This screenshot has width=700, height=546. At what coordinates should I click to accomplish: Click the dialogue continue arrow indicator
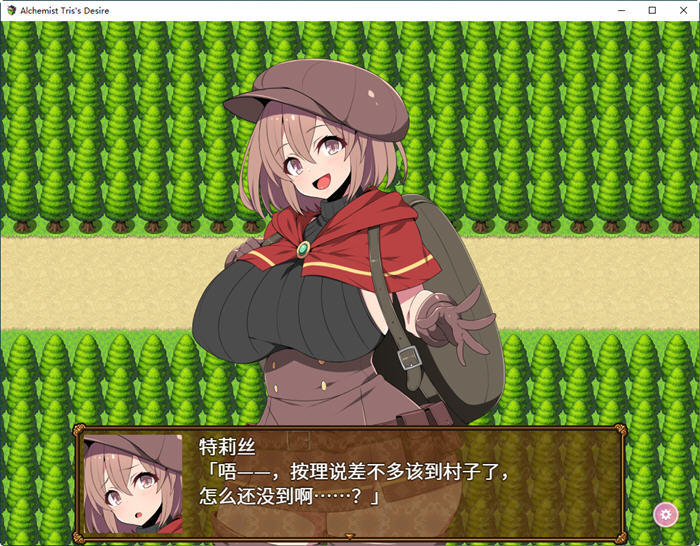[349, 537]
